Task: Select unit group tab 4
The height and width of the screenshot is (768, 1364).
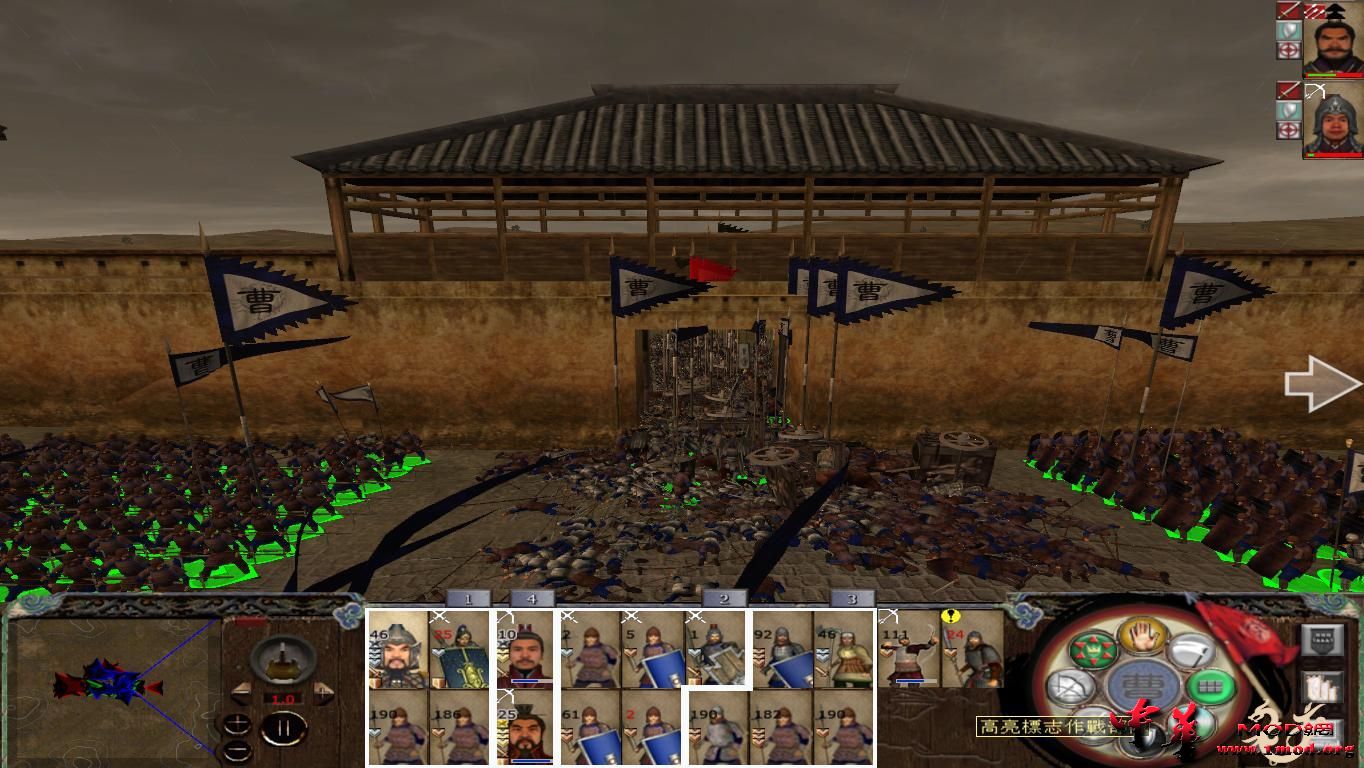Action: coord(532,598)
